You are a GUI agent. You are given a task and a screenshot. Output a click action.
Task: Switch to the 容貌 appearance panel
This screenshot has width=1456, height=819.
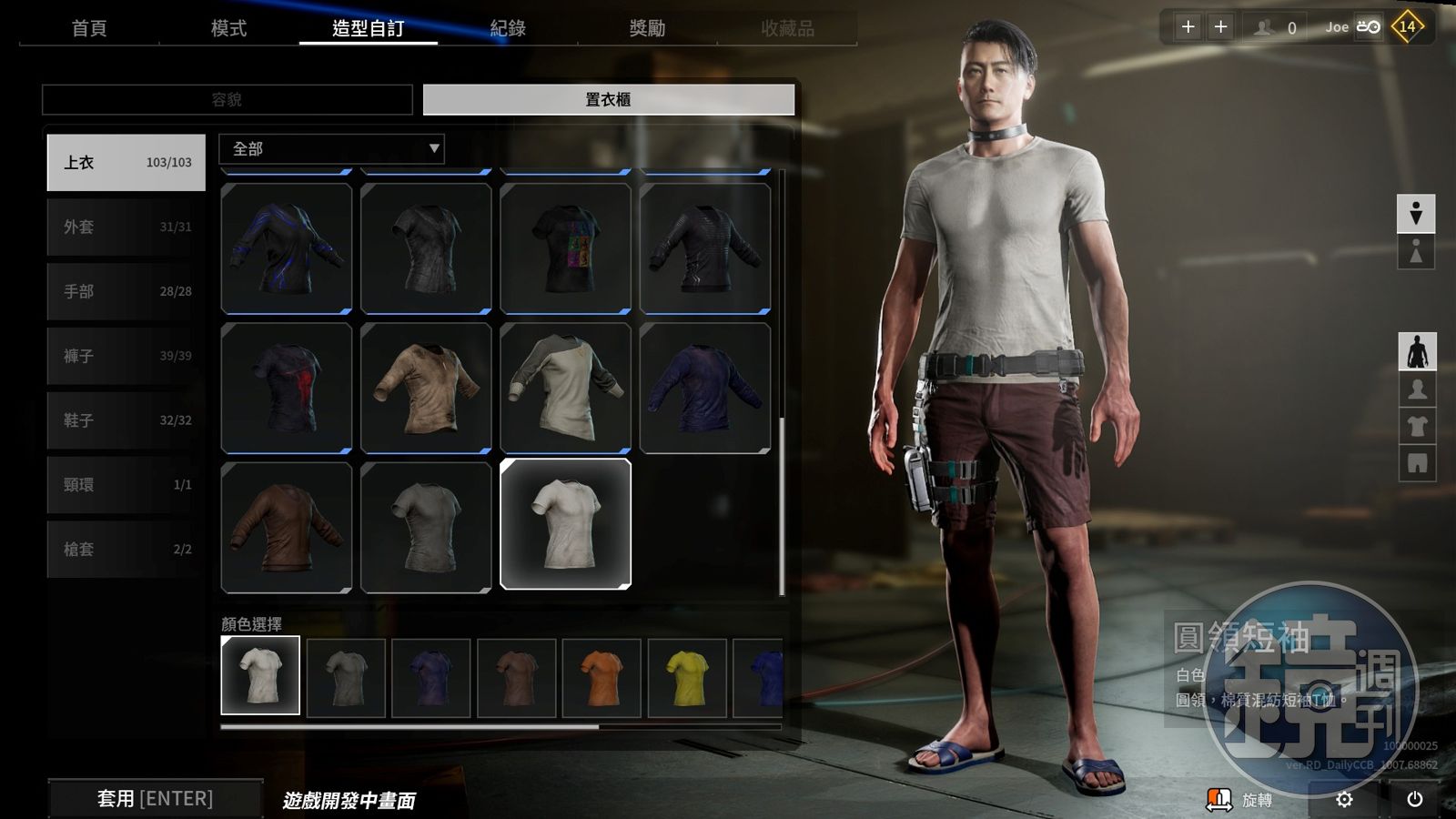(227, 99)
